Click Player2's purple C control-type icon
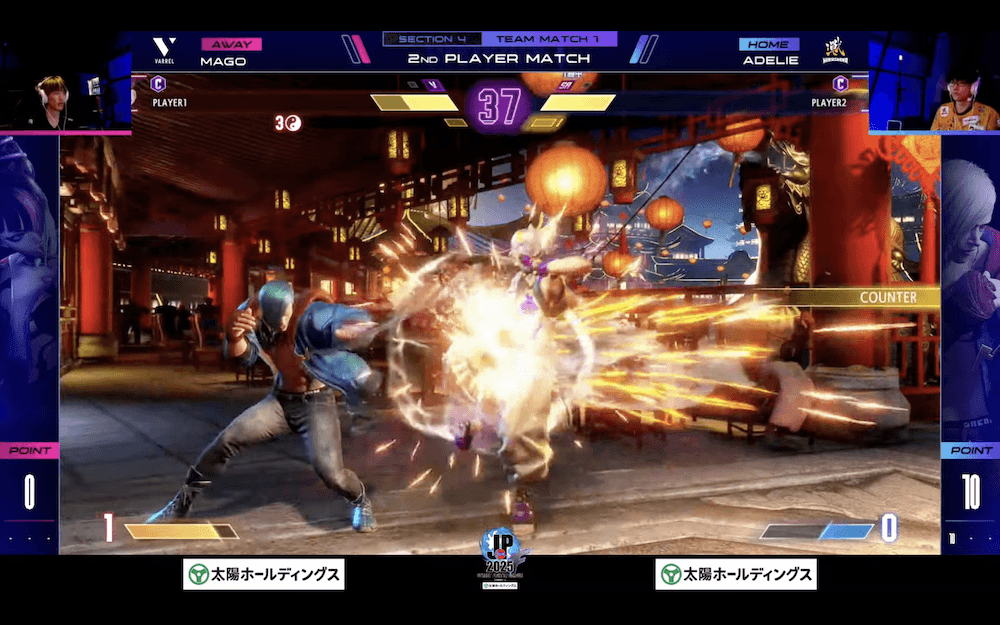The width and height of the screenshot is (1000, 625). (x=840, y=85)
